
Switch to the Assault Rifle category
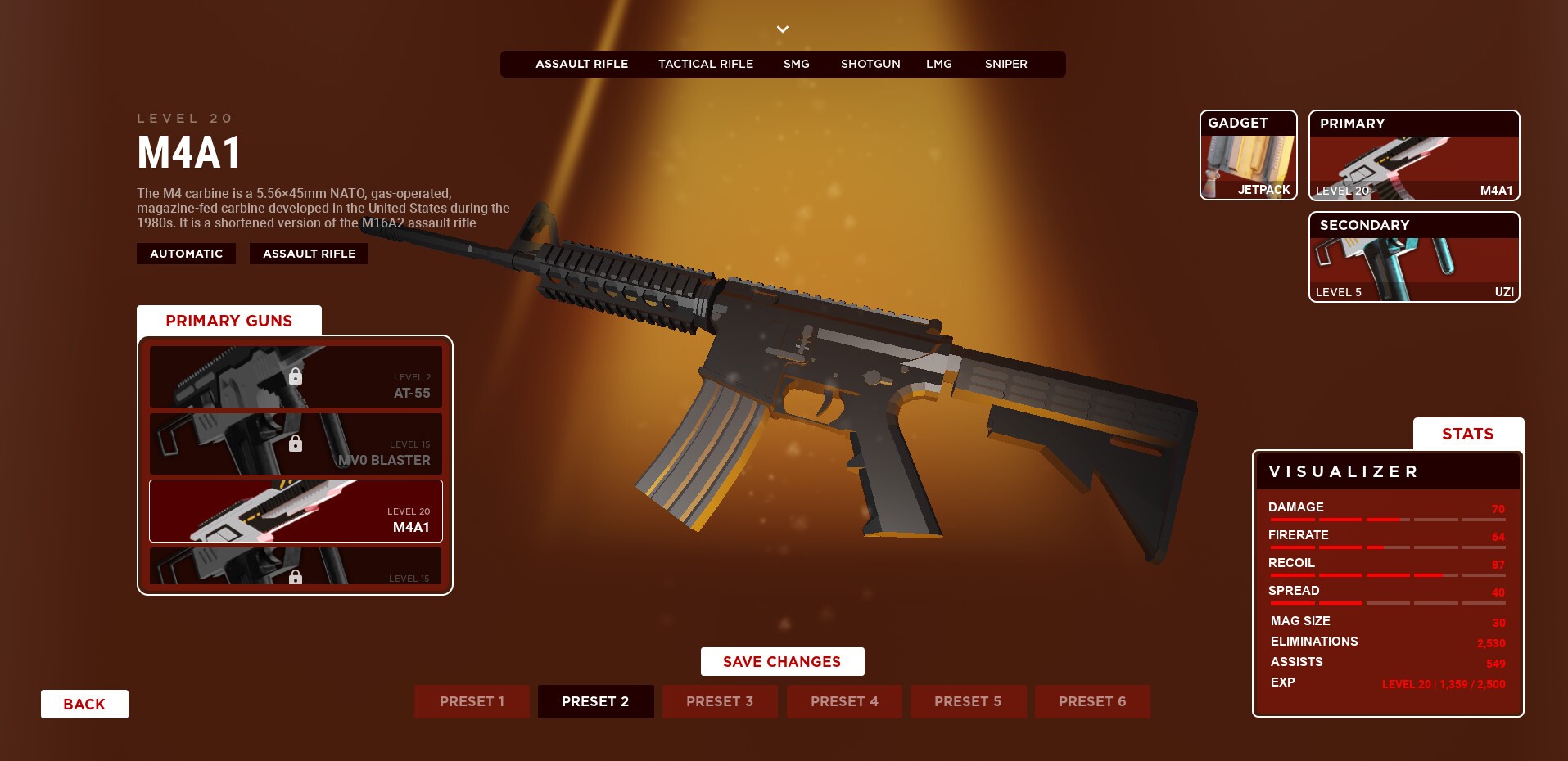(x=581, y=64)
